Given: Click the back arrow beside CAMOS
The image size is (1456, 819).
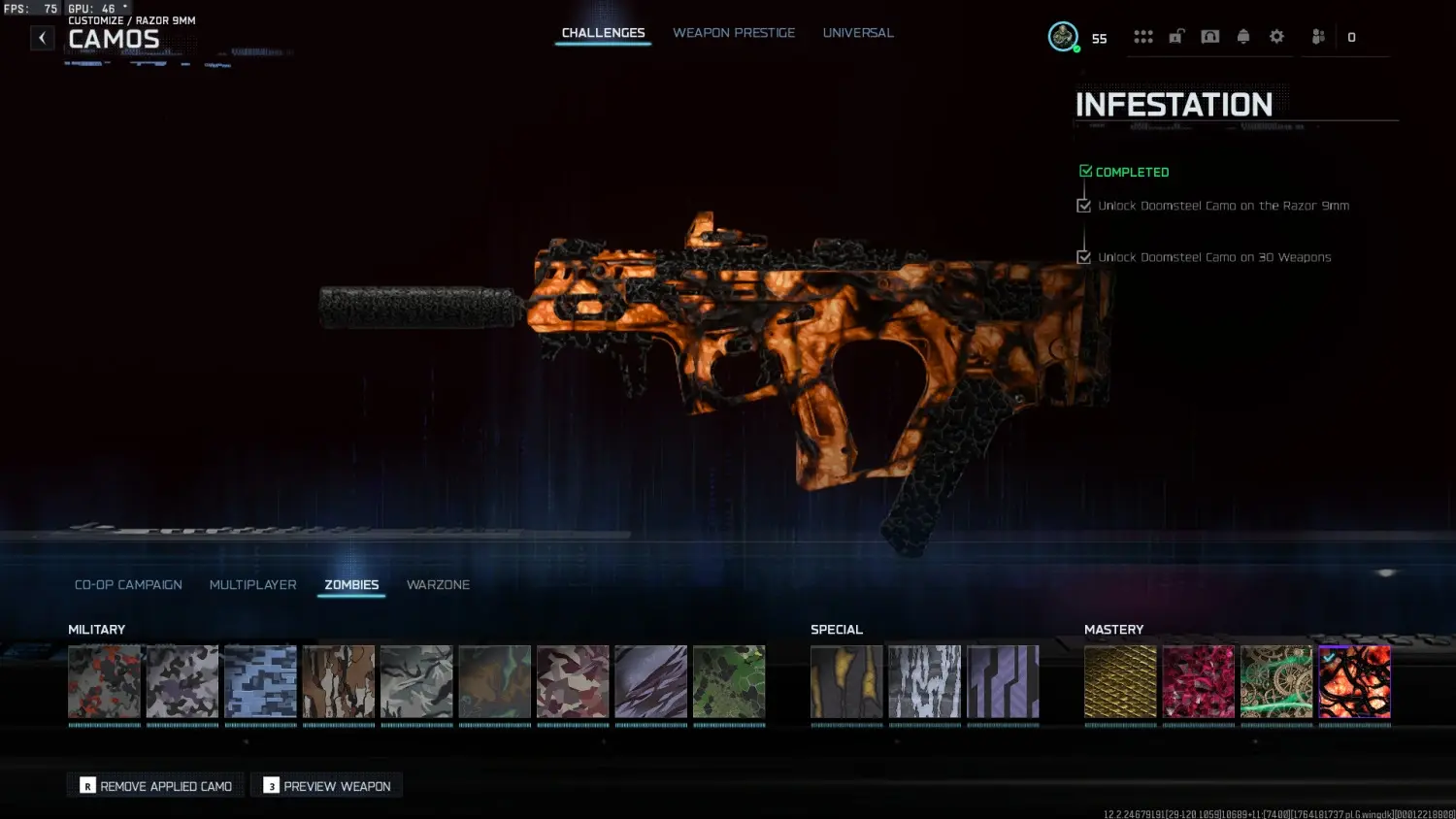Looking at the screenshot, I should coord(42,37).
